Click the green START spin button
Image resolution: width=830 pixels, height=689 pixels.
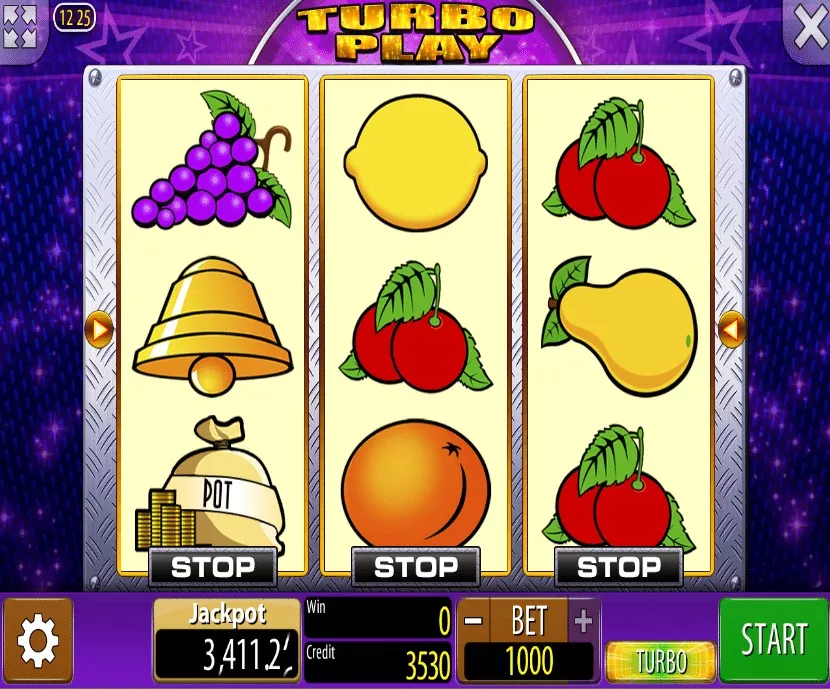(773, 640)
